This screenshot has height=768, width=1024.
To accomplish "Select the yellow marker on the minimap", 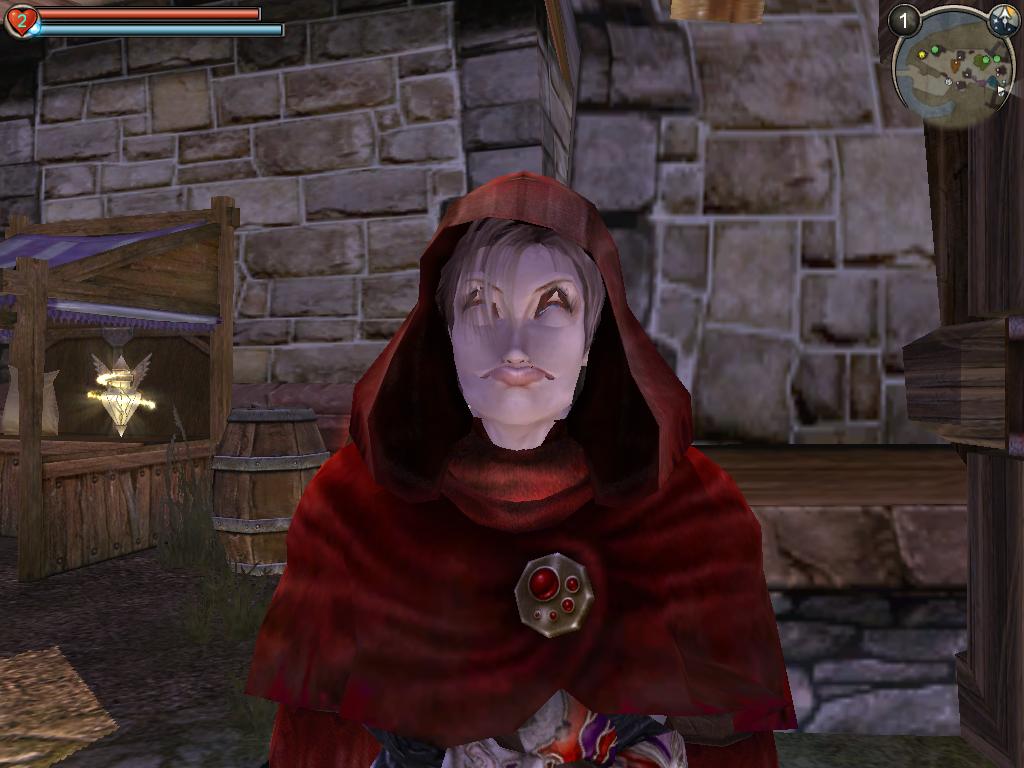I will tap(922, 54).
